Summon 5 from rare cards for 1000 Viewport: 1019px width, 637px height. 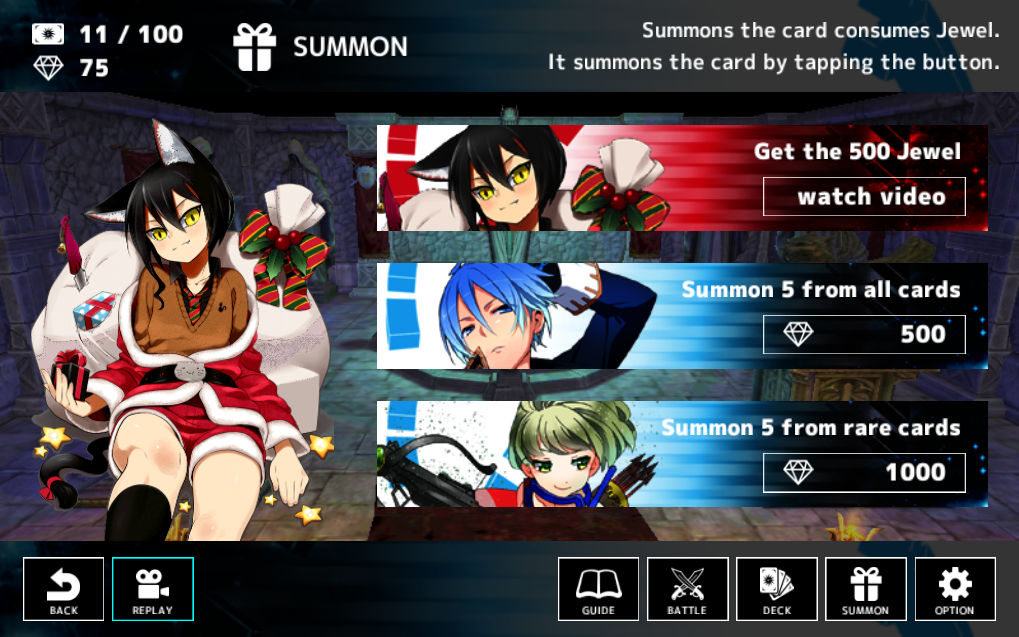pos(864,472)
